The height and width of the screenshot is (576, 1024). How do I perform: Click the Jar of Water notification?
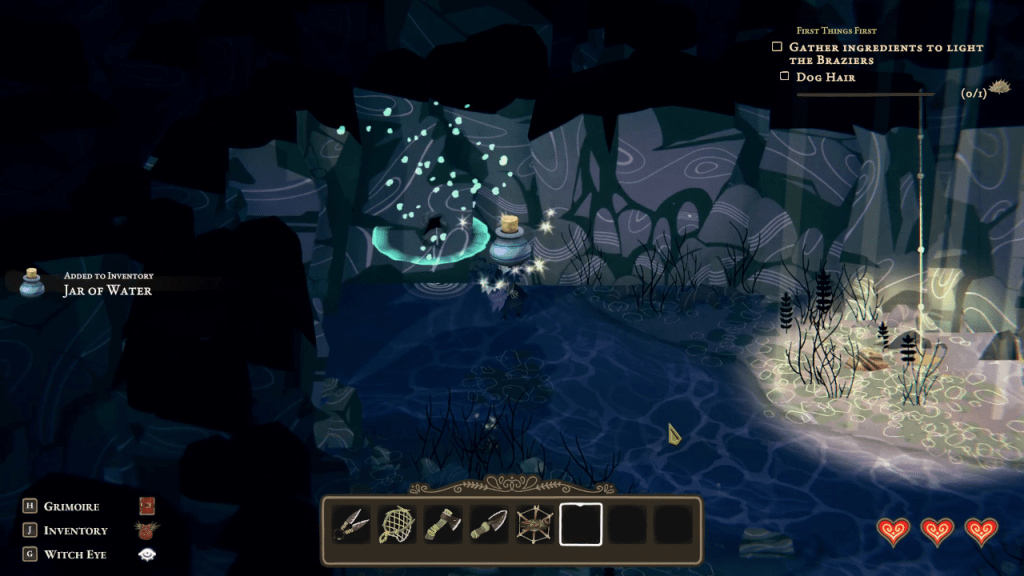[x=107, y=290]
